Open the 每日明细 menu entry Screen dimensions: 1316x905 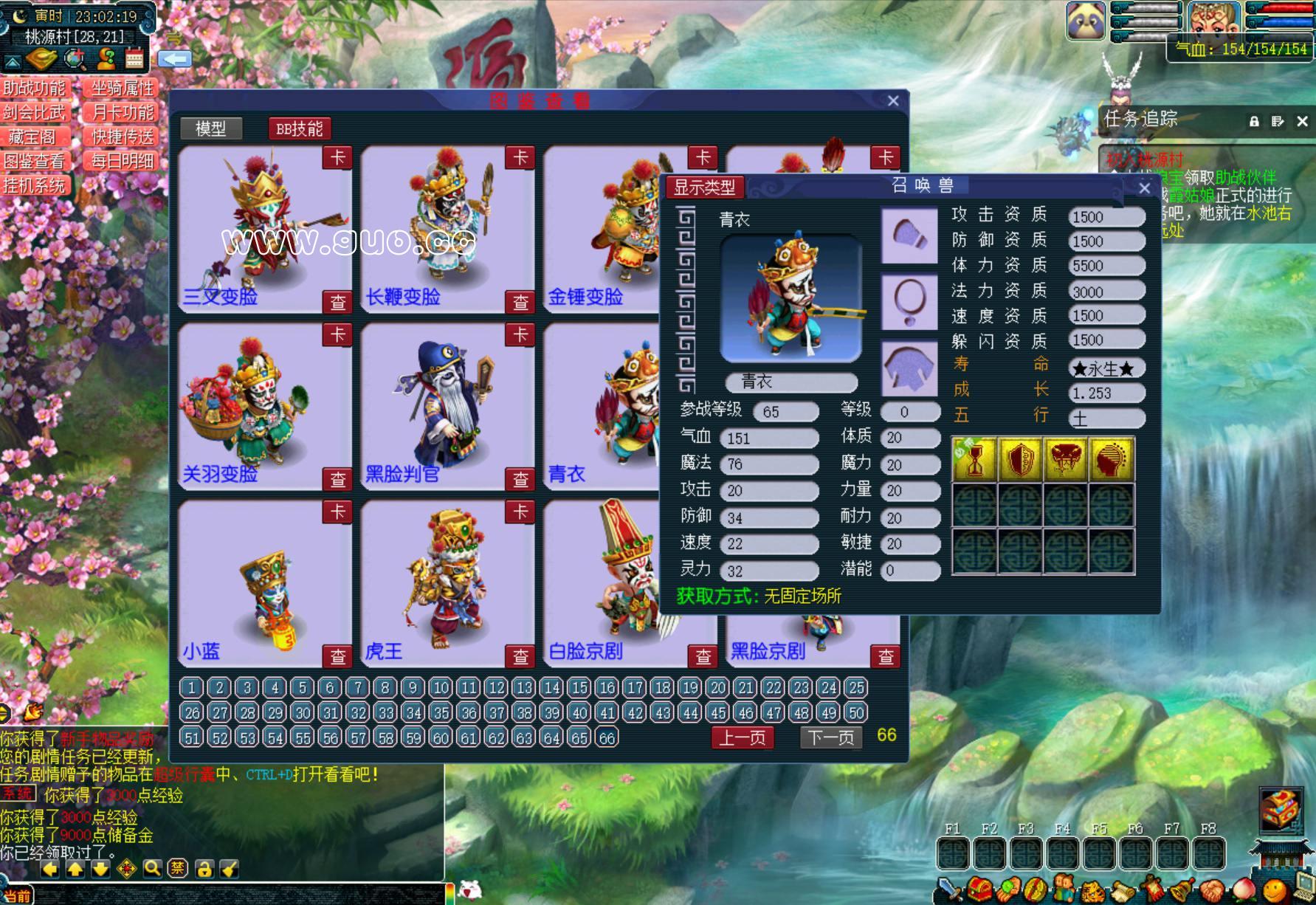[123, 161]
